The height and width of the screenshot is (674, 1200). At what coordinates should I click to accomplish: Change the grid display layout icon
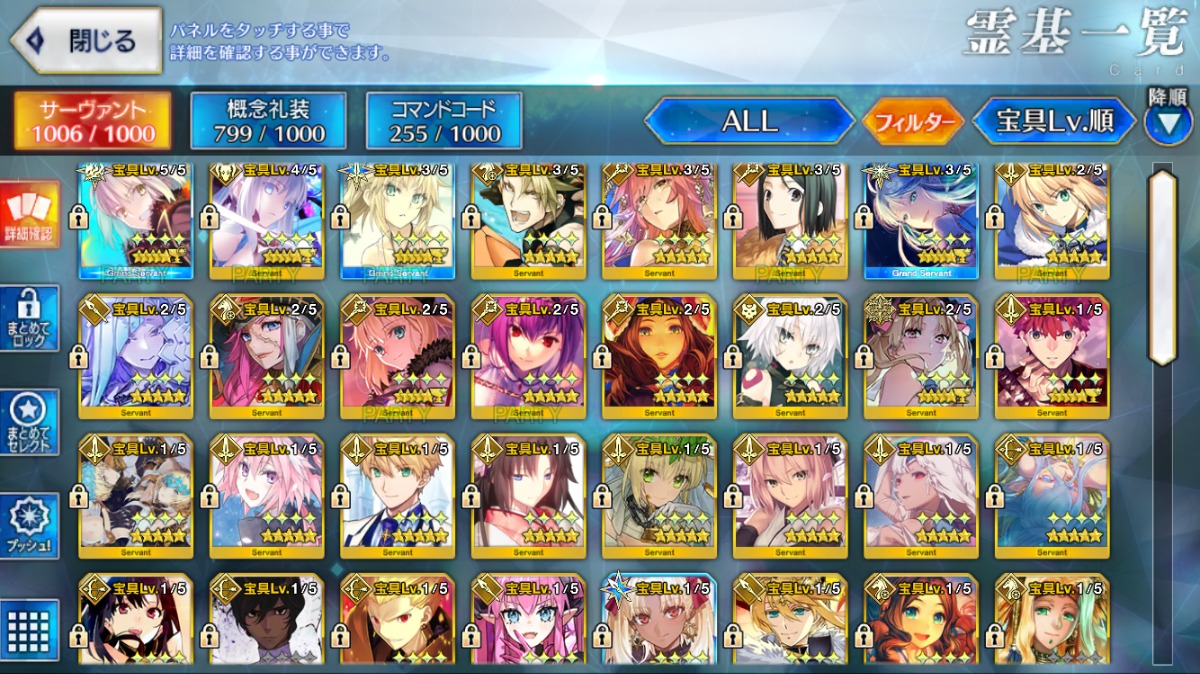[29, 630]
